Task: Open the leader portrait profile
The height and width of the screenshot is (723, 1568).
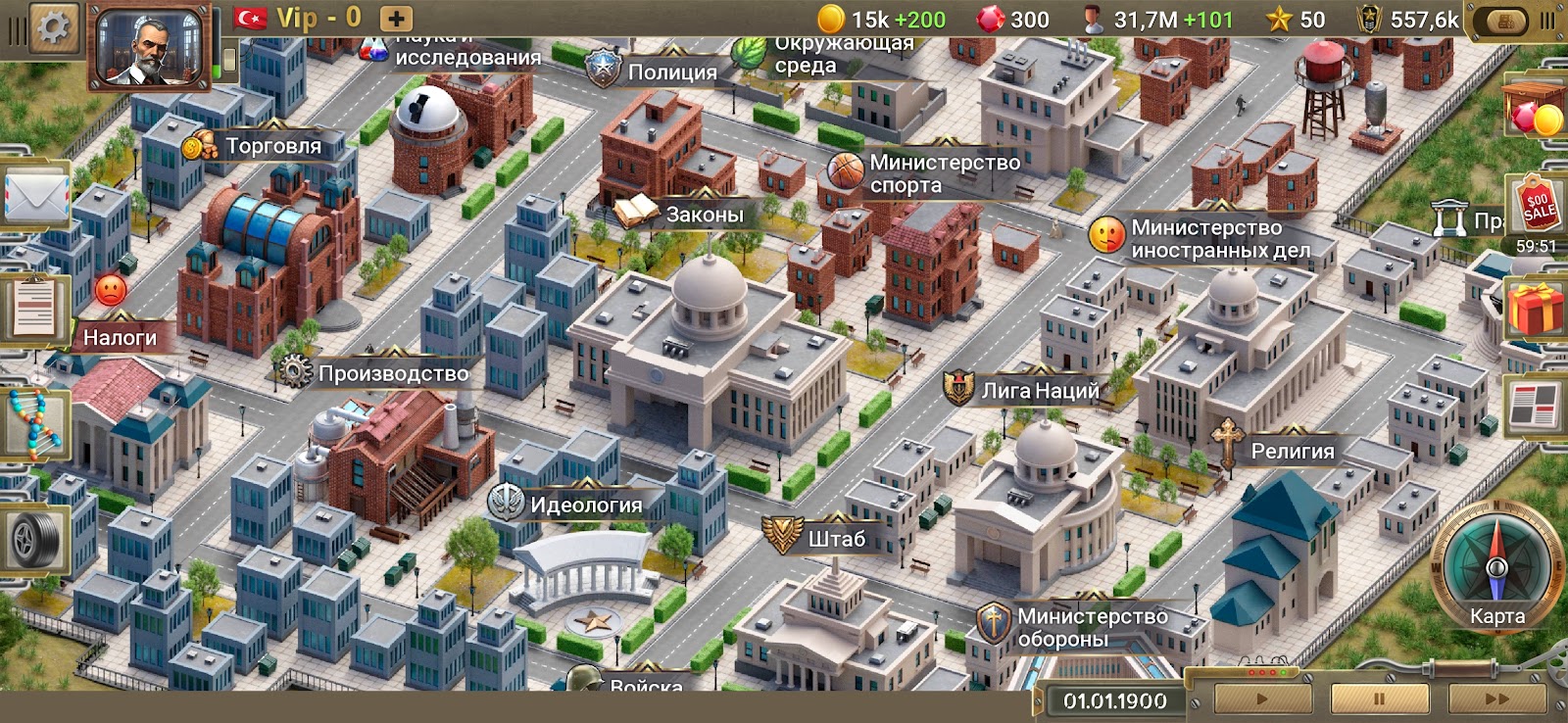Action: coord(150,46)
